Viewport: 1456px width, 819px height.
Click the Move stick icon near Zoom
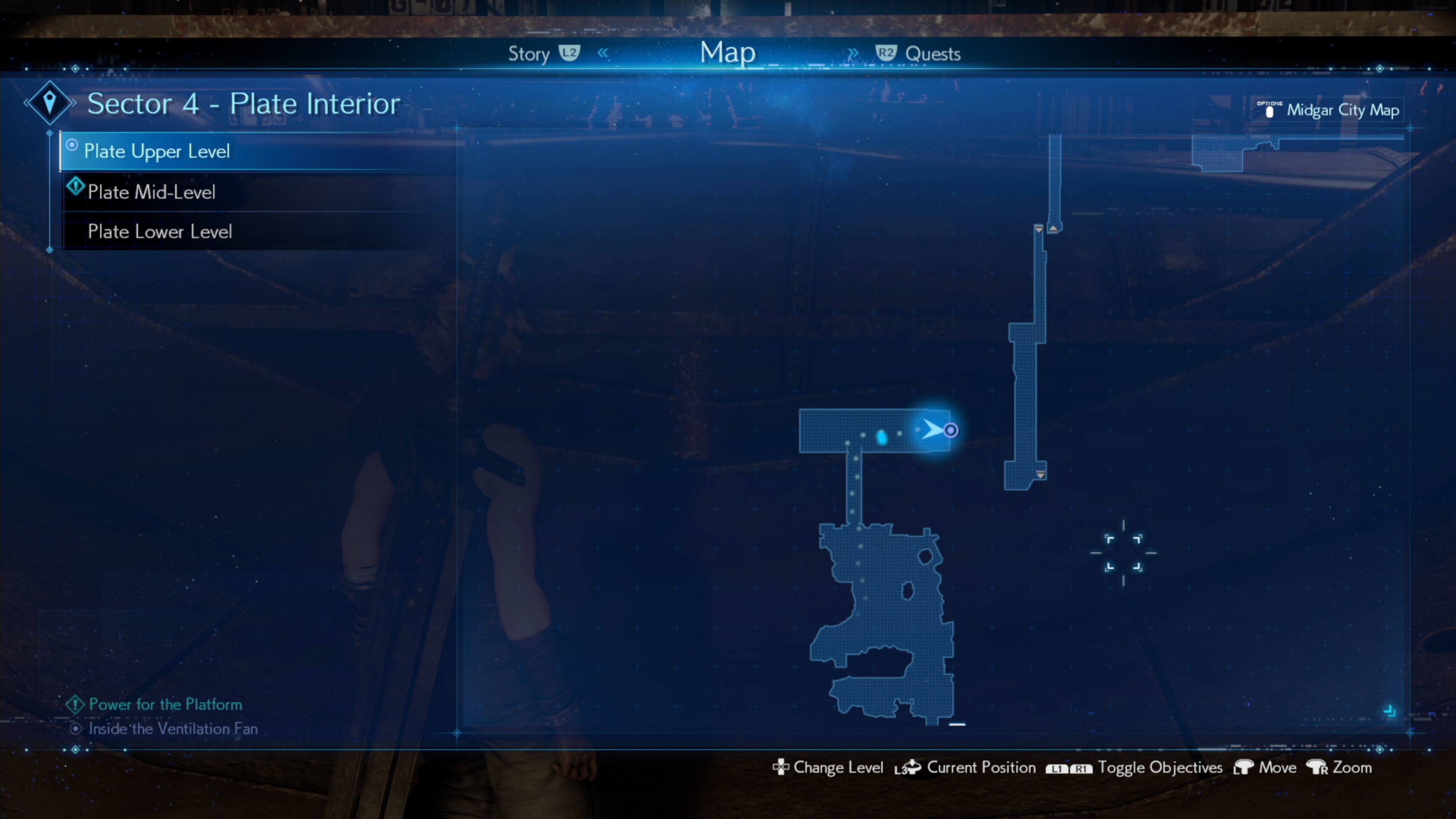(1244, 767)
